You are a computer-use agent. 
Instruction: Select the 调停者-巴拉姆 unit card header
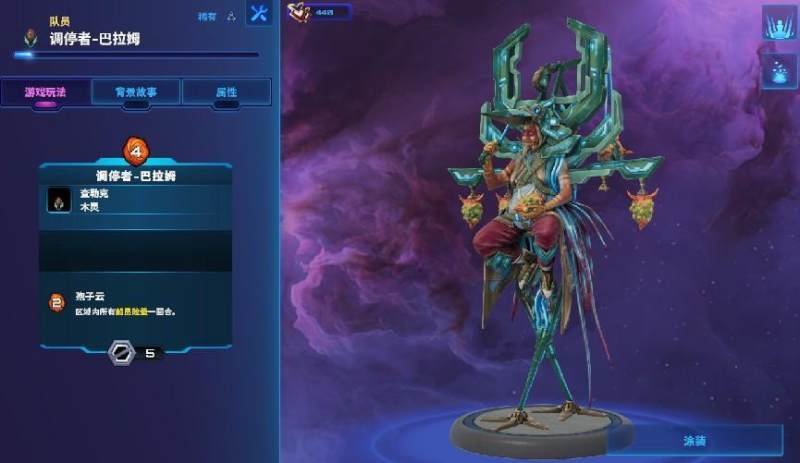point(135,175)
